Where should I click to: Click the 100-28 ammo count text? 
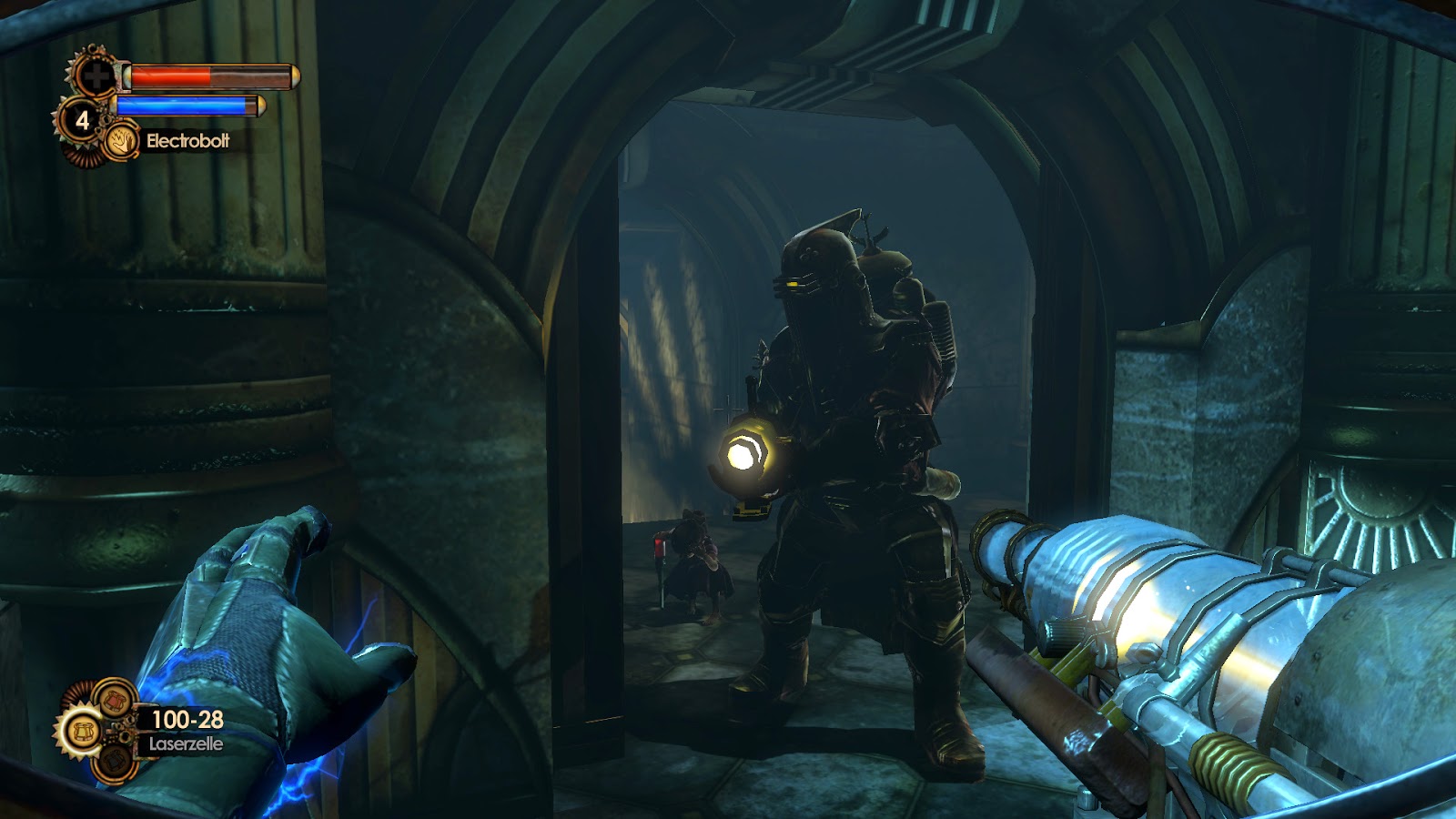click(187, 720)
